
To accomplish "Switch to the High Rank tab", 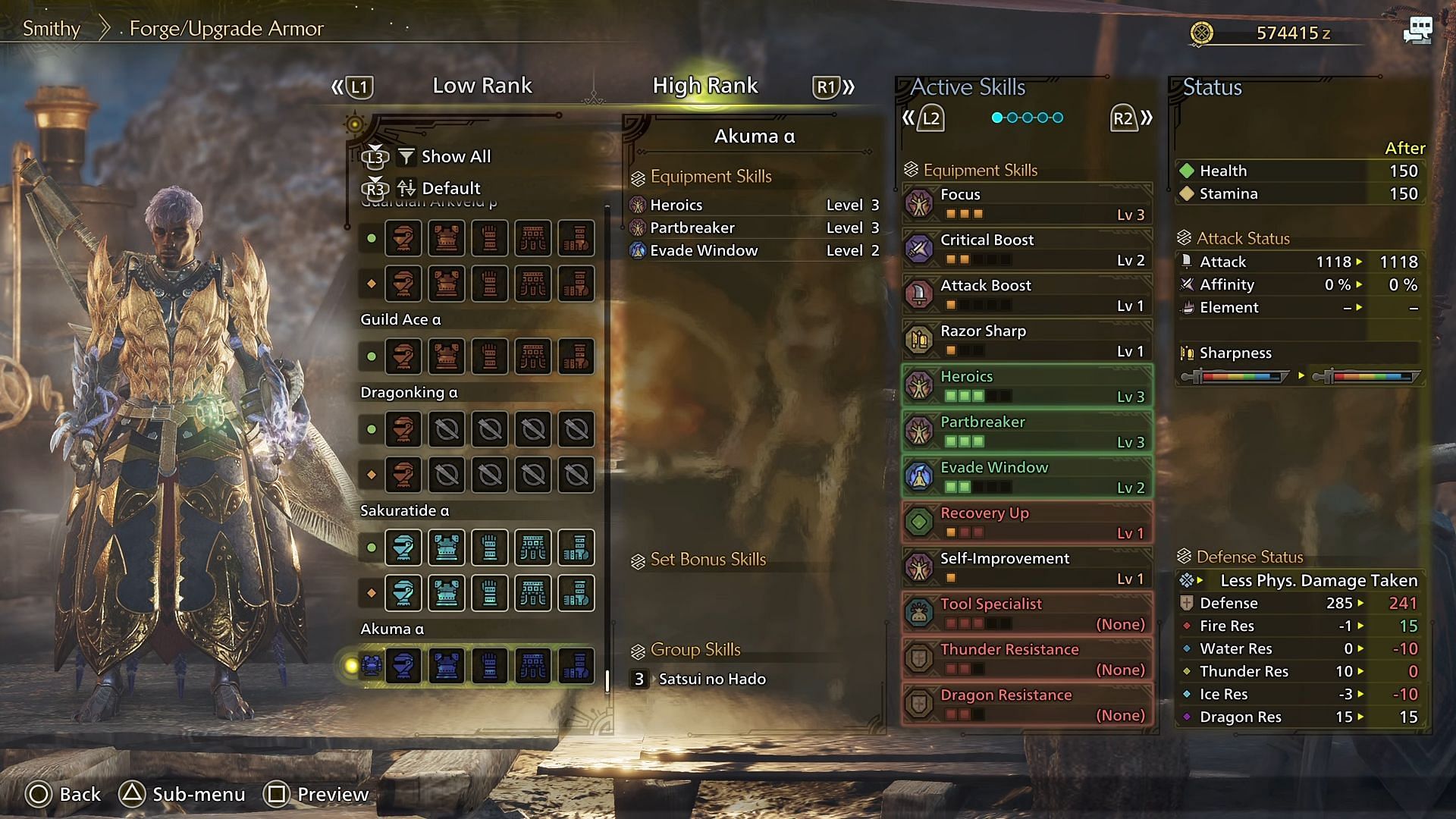I will [704, 86].
